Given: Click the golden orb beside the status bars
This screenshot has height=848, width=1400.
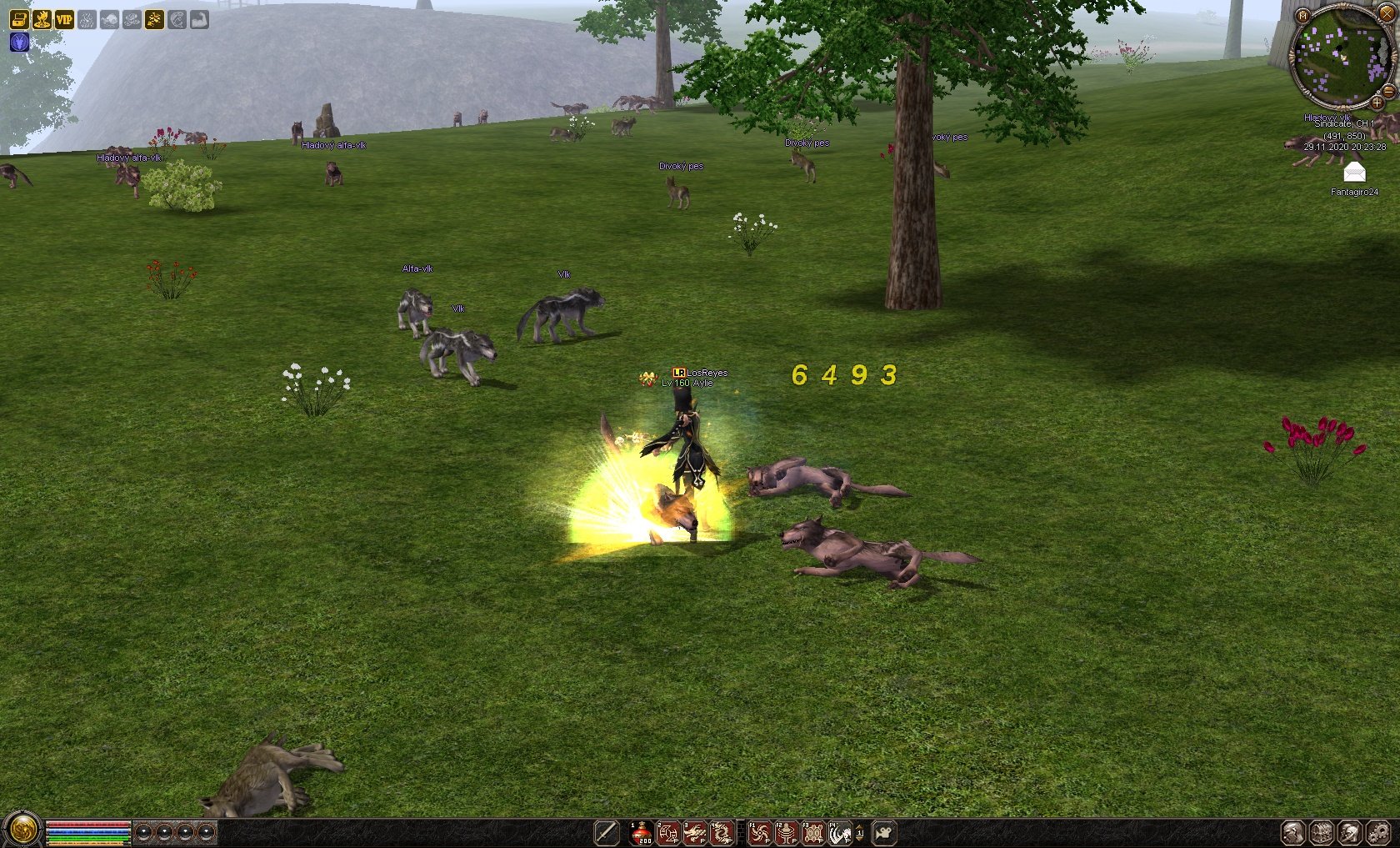Looking at the screenshot, I should [x=22, y=830].
